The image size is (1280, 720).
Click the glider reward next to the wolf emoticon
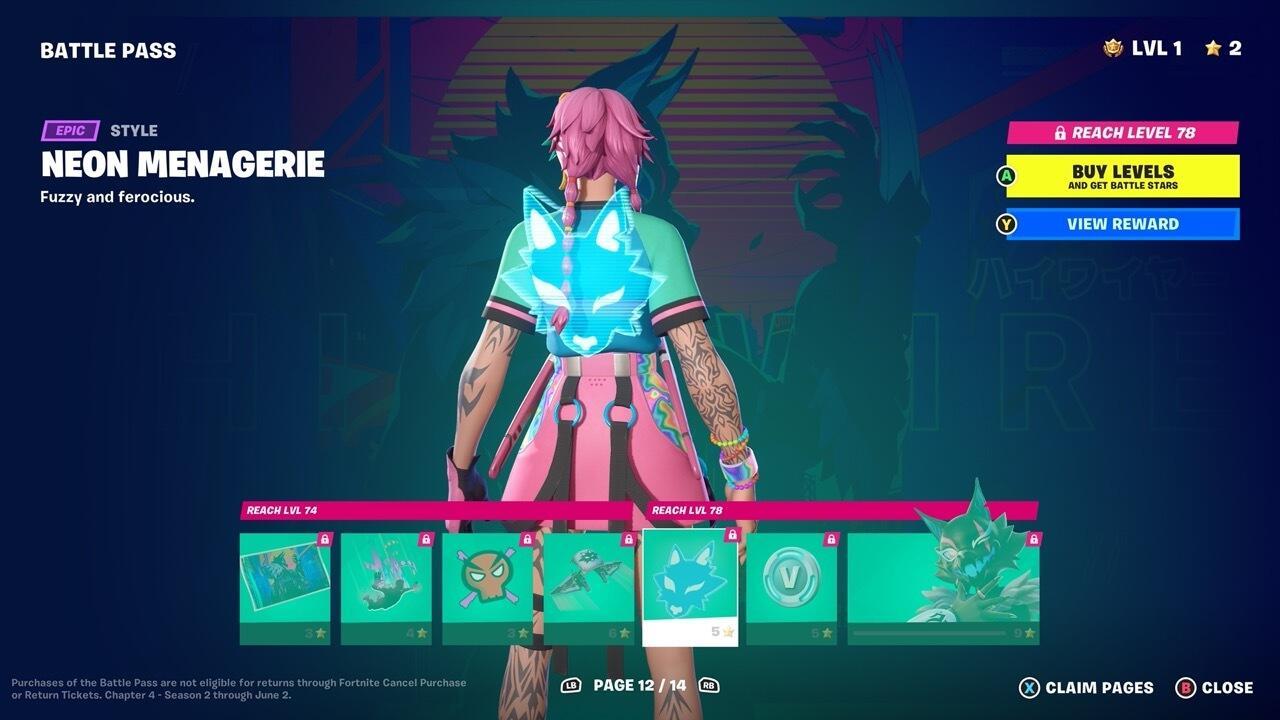[588, 585]
